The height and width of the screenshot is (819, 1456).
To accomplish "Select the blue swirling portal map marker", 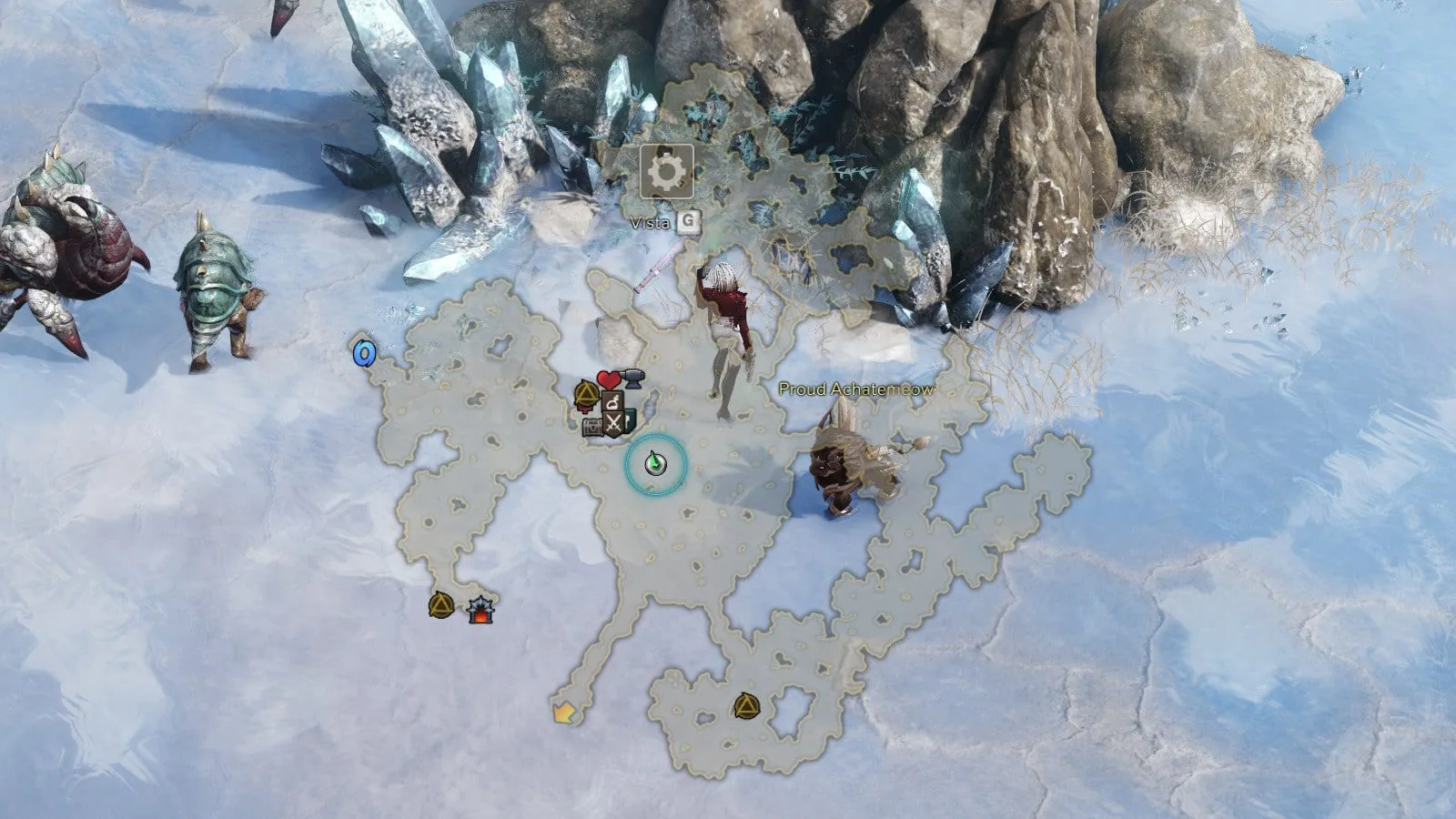I will click(365, 352).
